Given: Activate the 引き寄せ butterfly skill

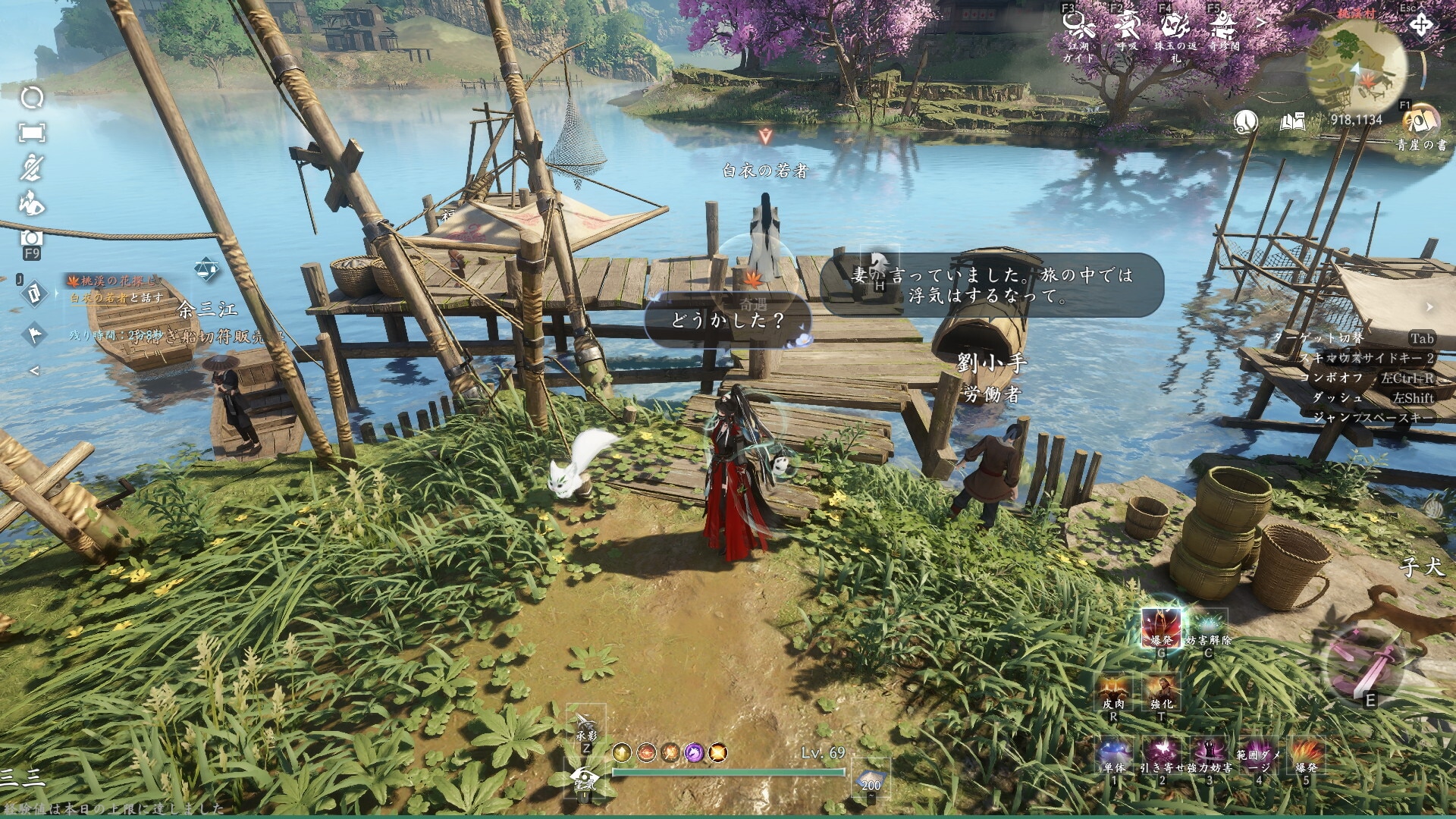Looking at the screenshot, I should point(1161,752).
